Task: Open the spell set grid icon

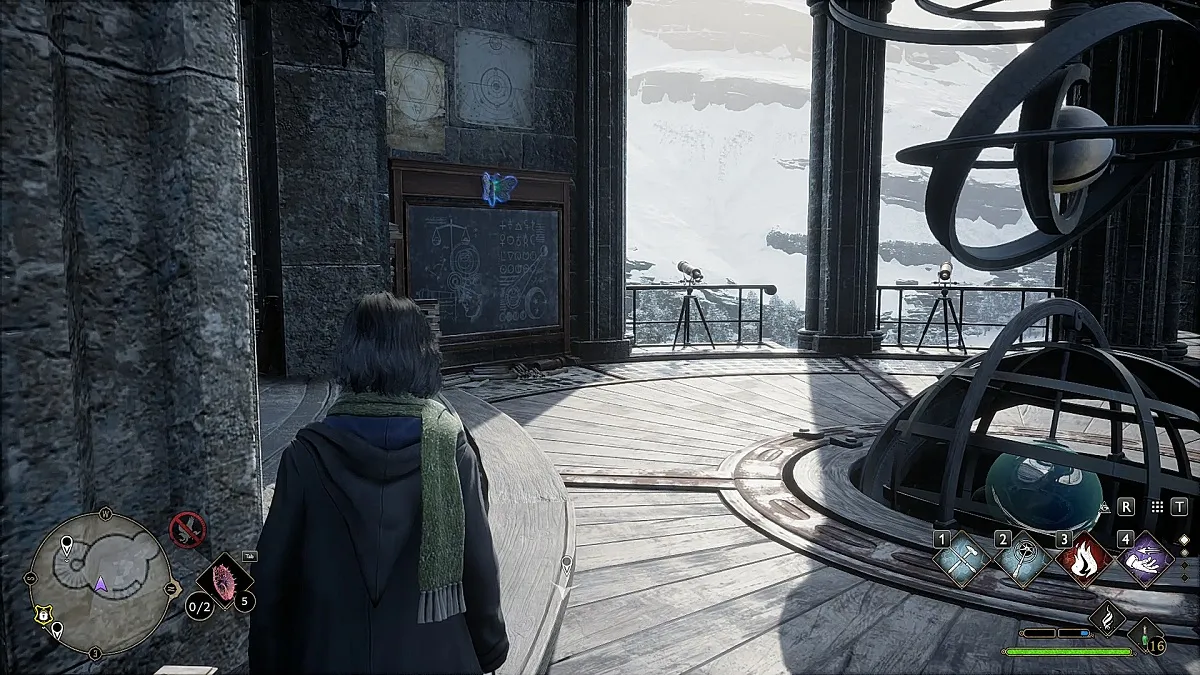Action: tap(1157, 507)
